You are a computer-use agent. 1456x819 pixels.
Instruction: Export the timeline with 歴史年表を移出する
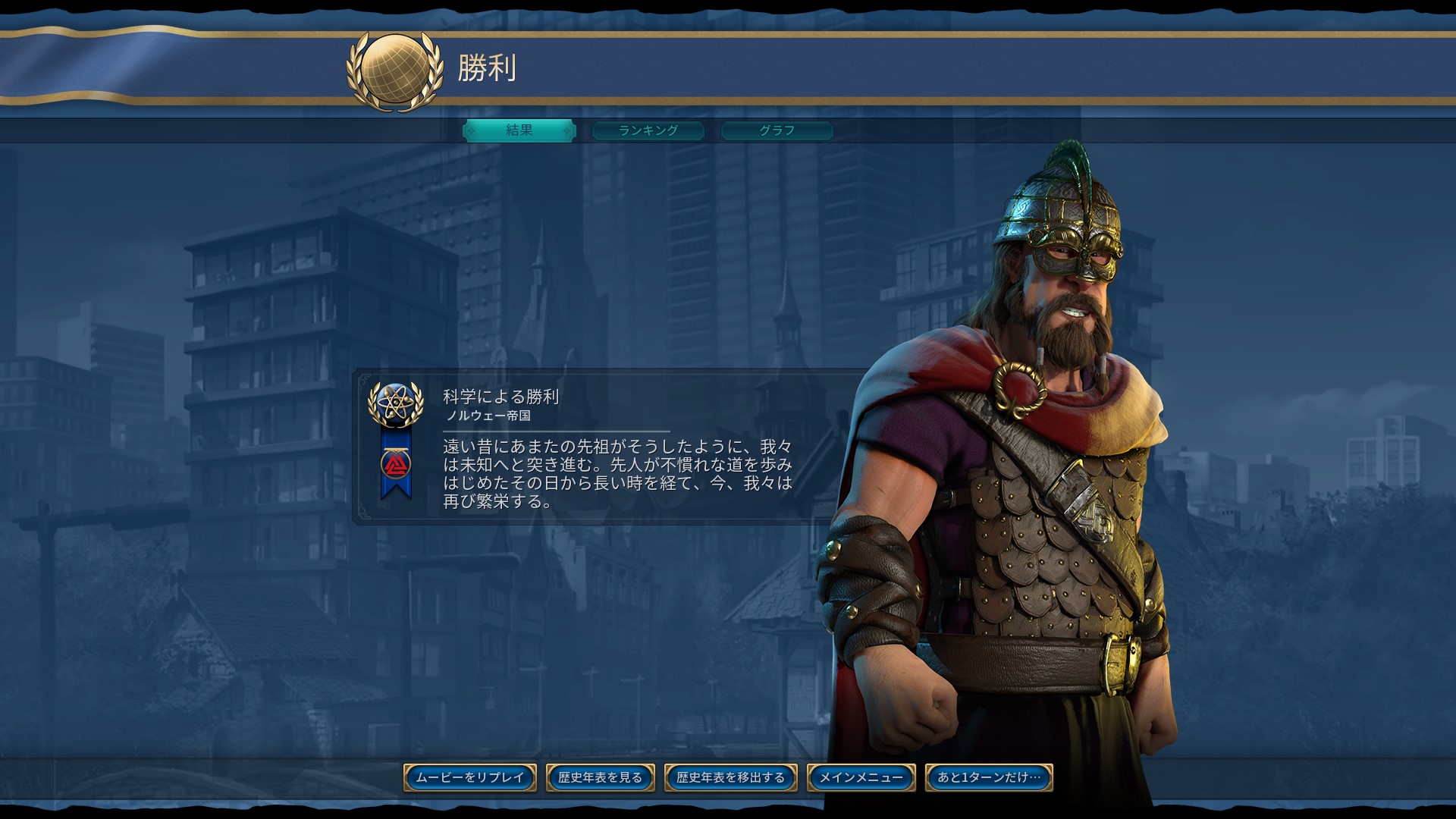730,777
